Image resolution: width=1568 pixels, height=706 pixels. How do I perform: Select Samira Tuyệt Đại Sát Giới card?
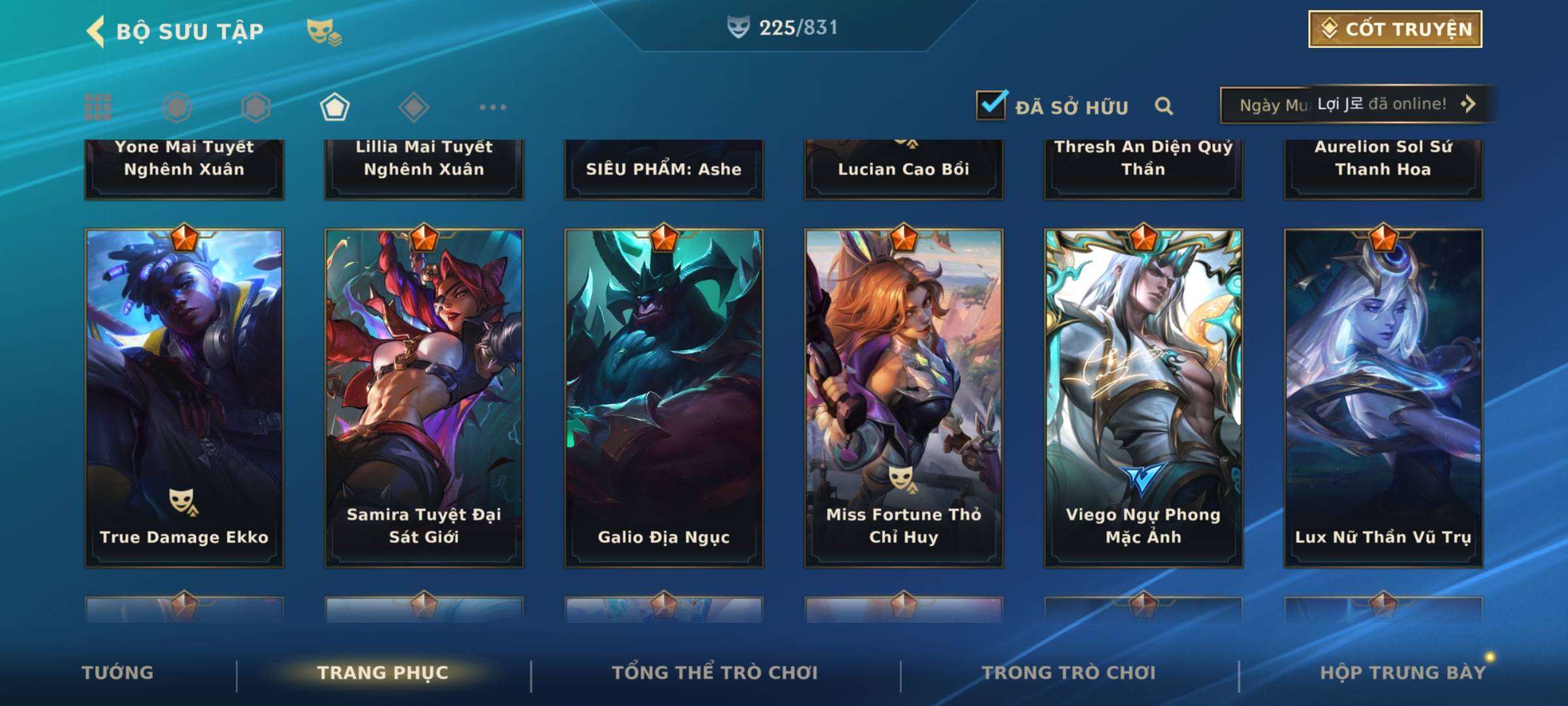pos(424,397)
